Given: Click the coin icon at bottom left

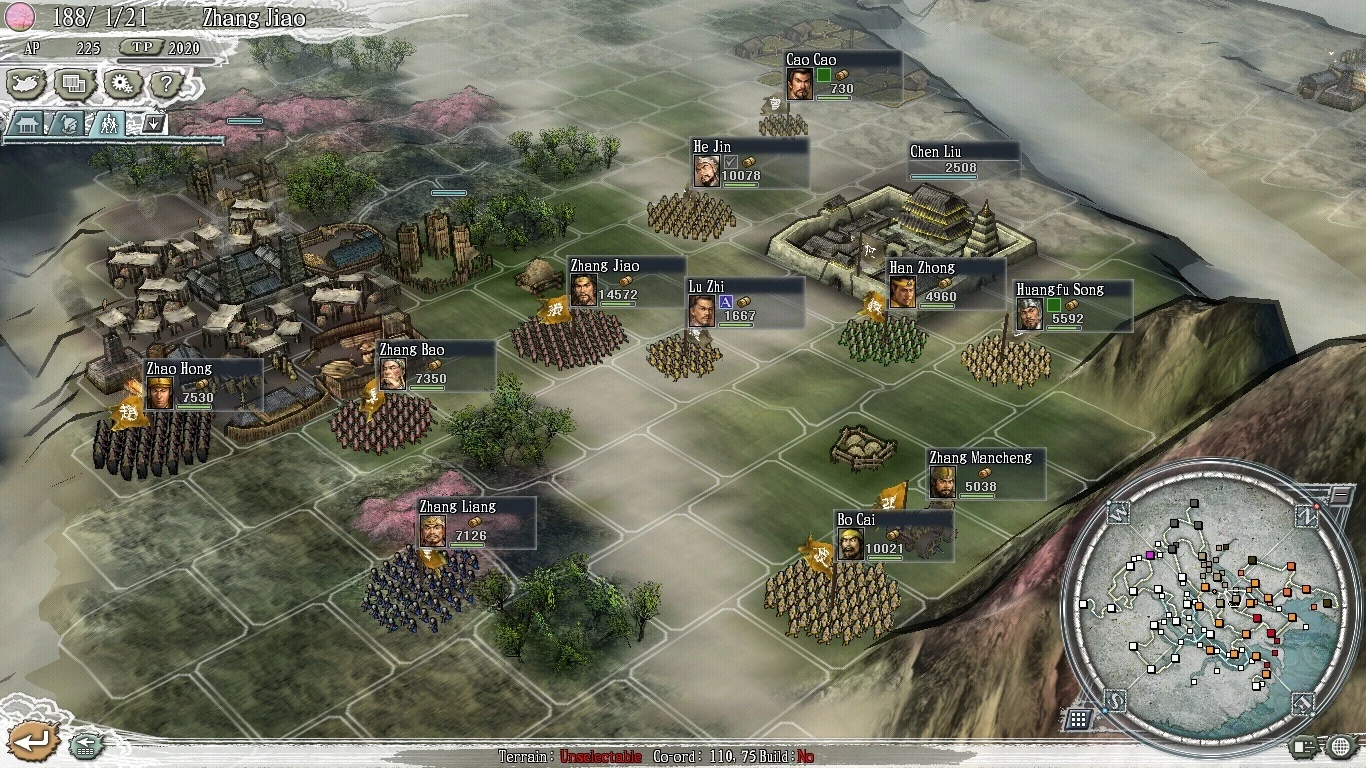Looking at the screenshot, I should 88,746.
